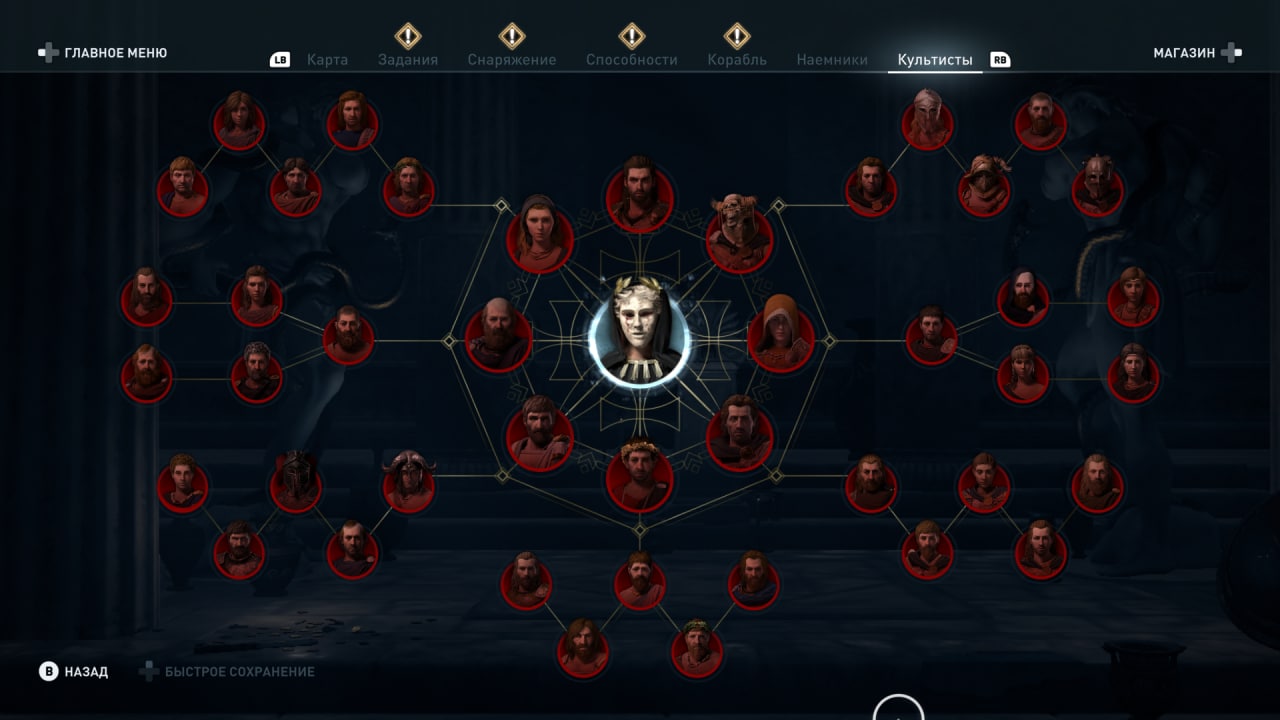Screen dimensions: 1280x720
Task: Select the Культисты tab
Action: (x=935, y=60)
